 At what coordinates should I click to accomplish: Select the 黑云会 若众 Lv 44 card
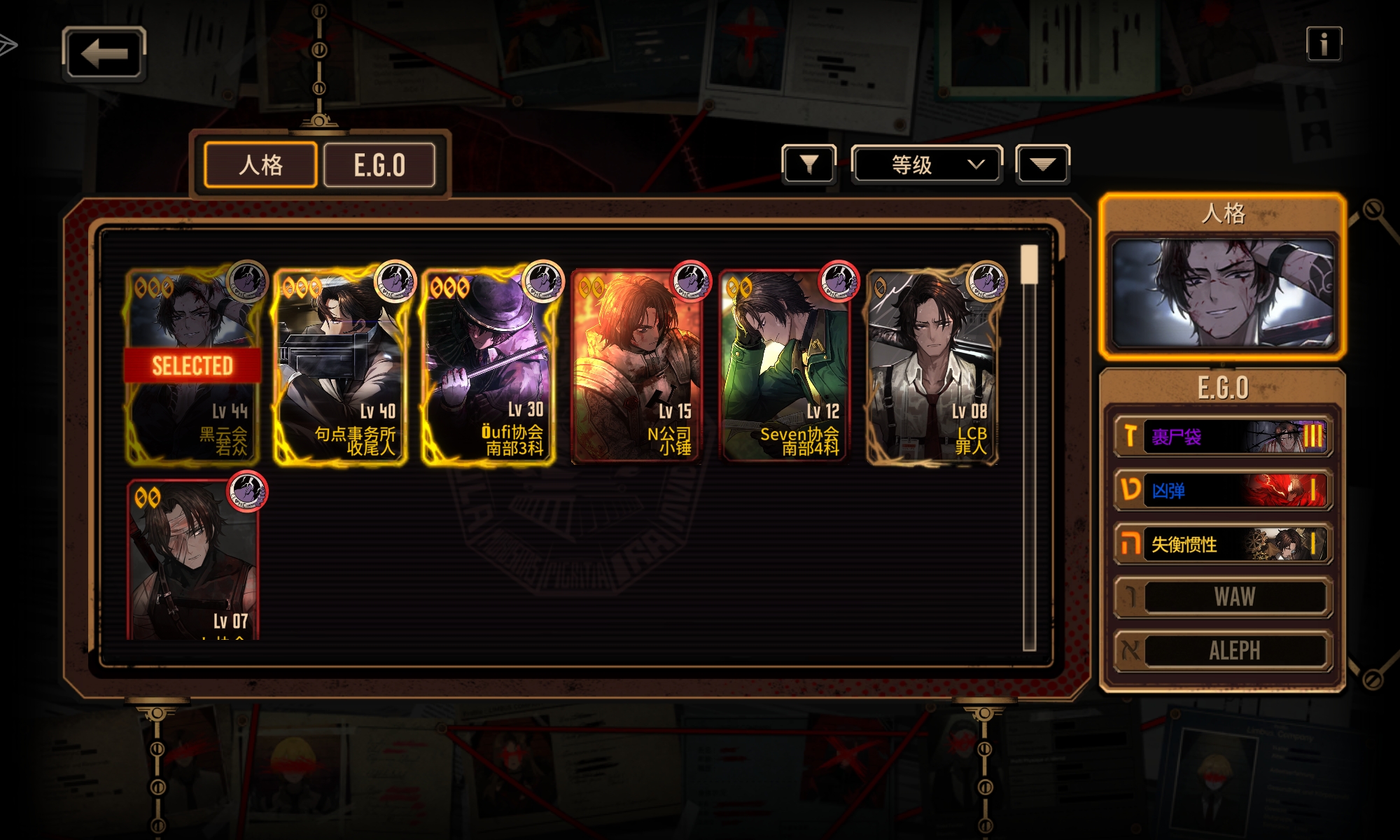[193, 365]
